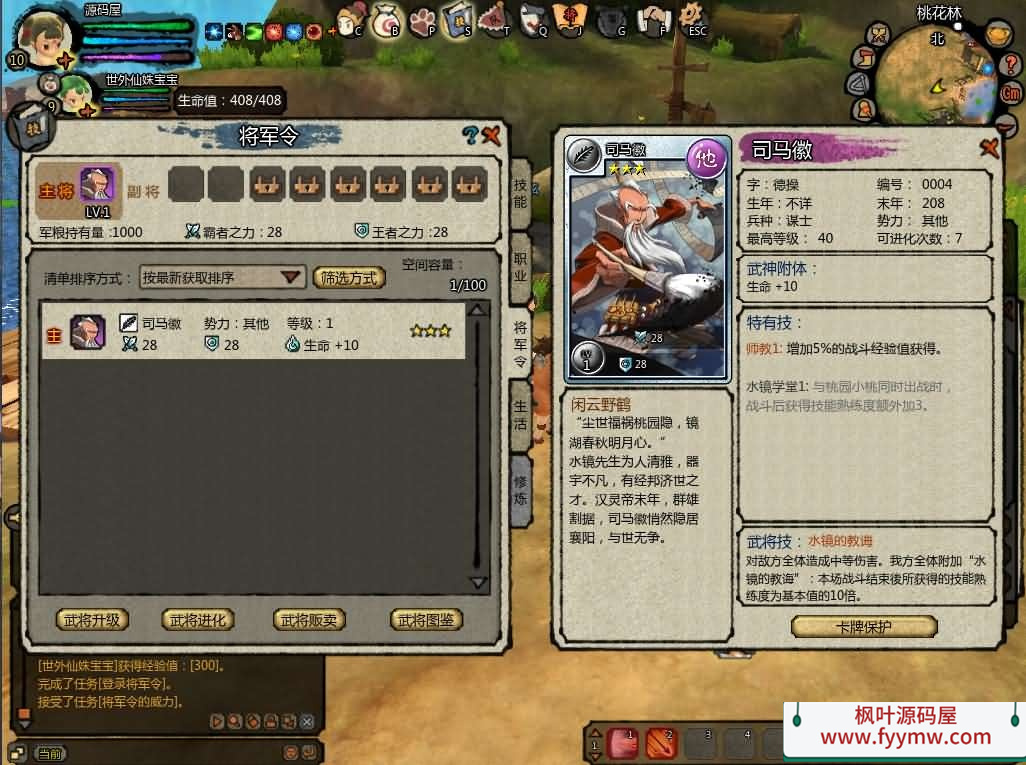The image size is (1026, 765).
Task: Select the 司马徽 row in the general list
Action: click(252, 334)
